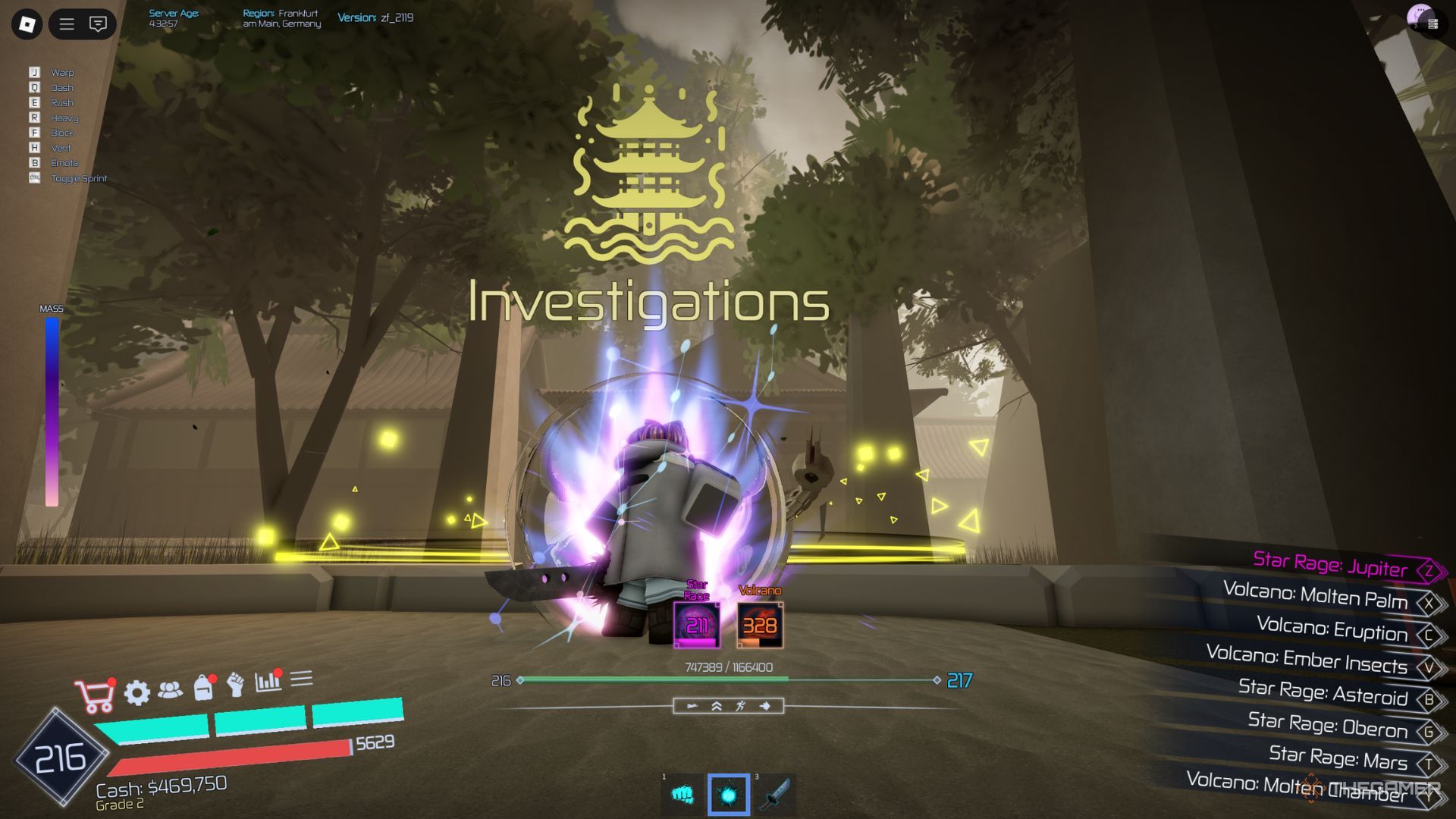Open the Roblox menu logo button

[x=27, y=24]
